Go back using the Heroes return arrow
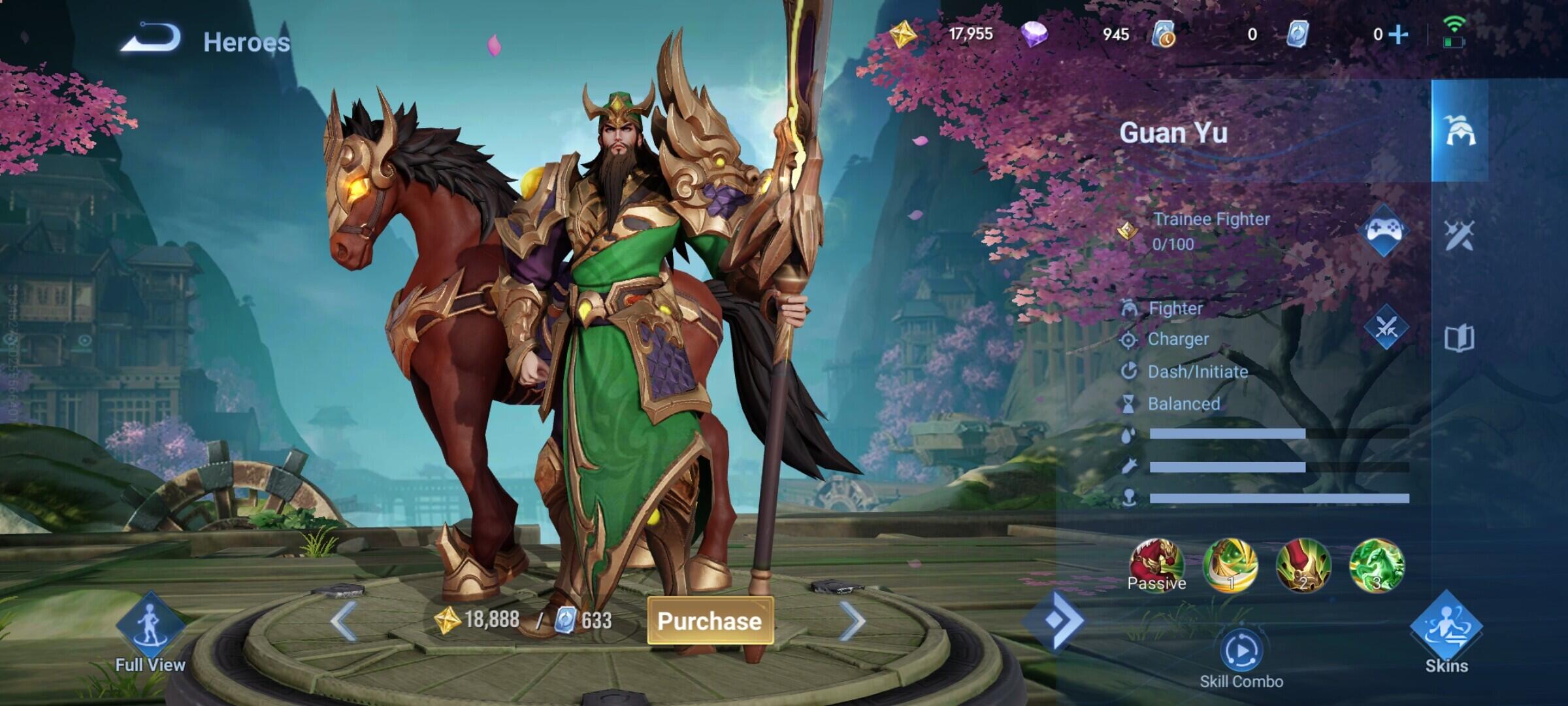This screenshot has height=706, width=1568. pos(151,38)
